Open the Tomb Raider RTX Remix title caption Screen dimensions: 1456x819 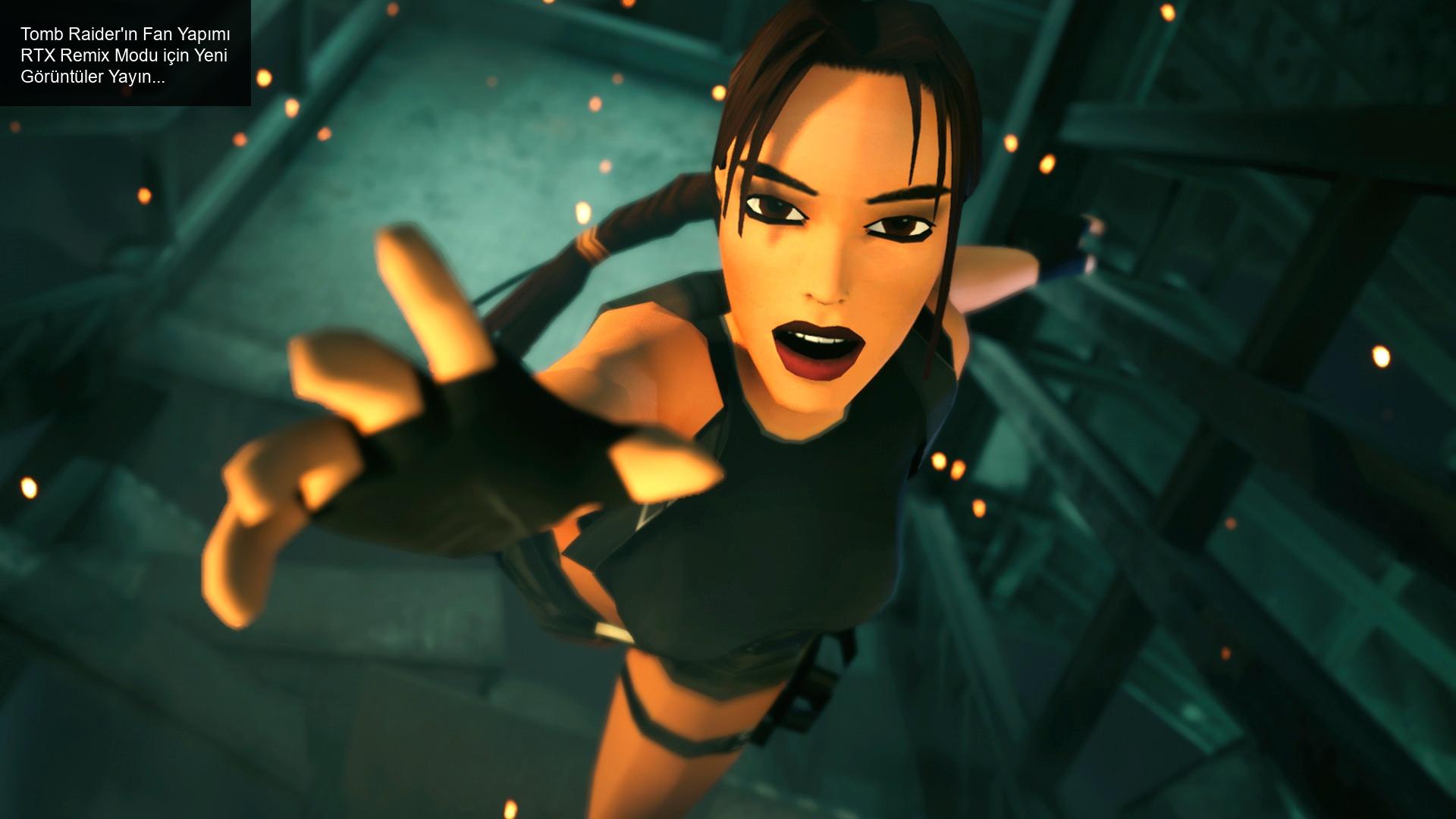125,55
